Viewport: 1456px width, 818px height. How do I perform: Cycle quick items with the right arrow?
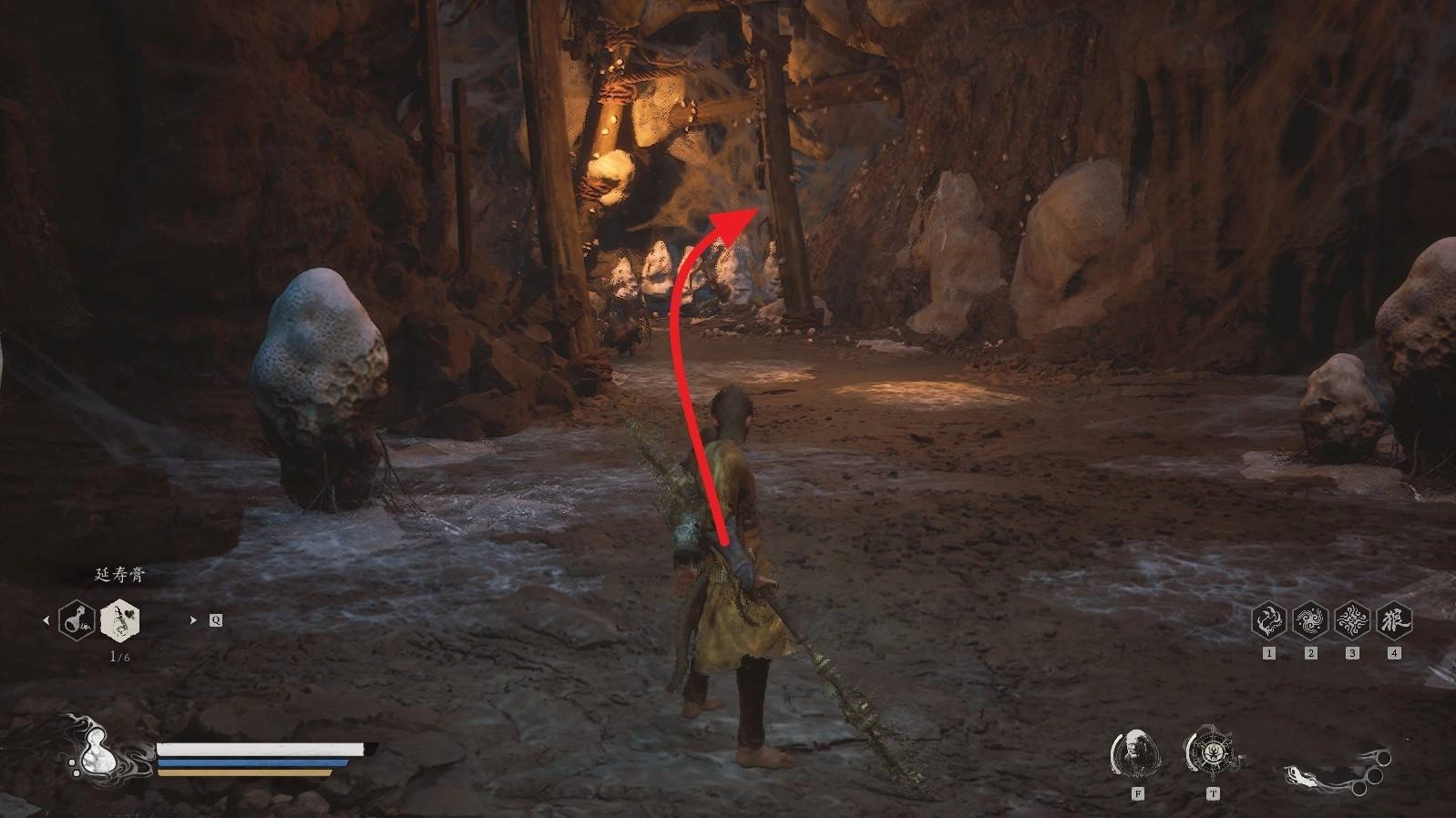193,620
